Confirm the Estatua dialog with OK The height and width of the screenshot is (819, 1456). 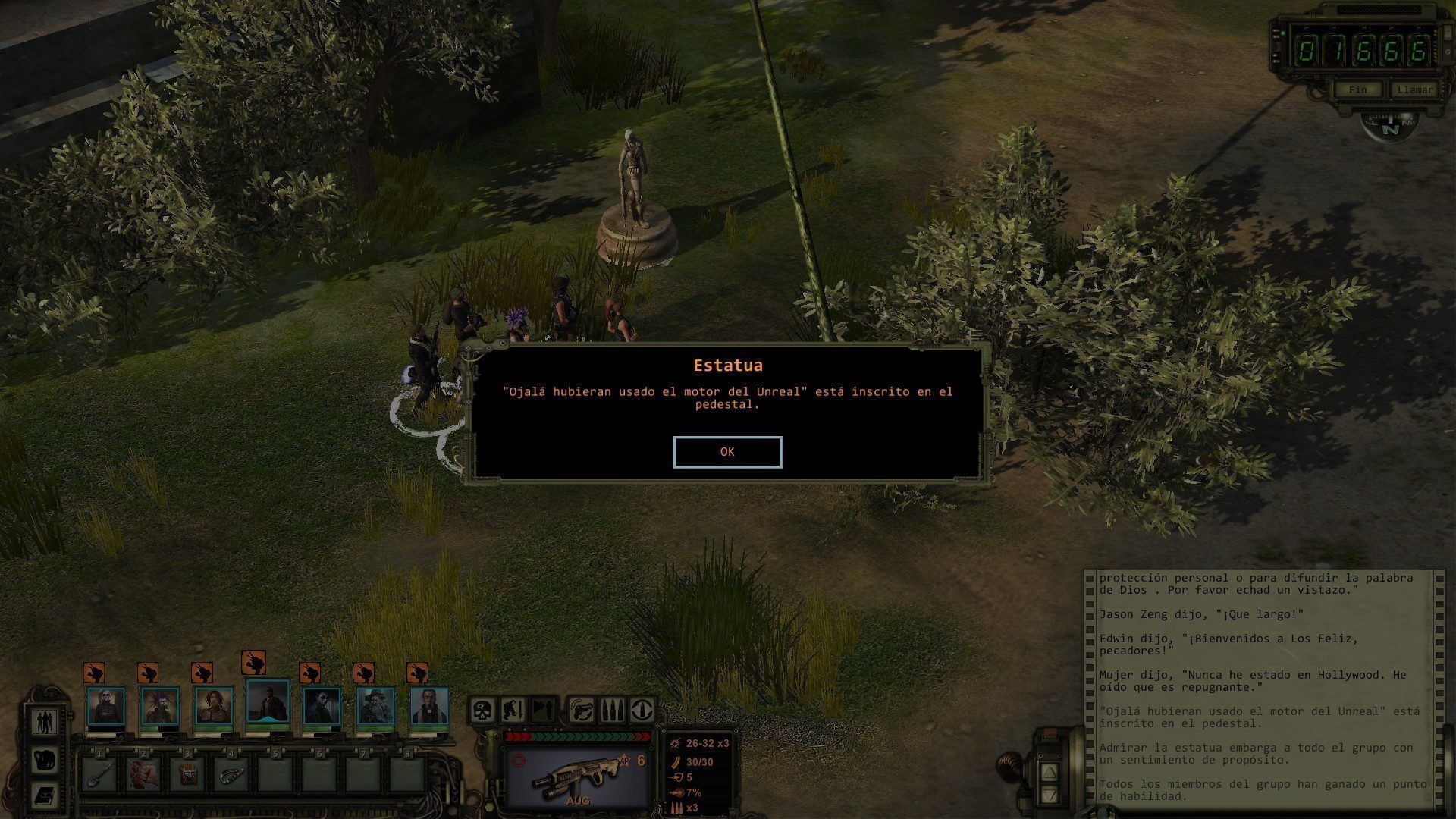click(727, 452)
